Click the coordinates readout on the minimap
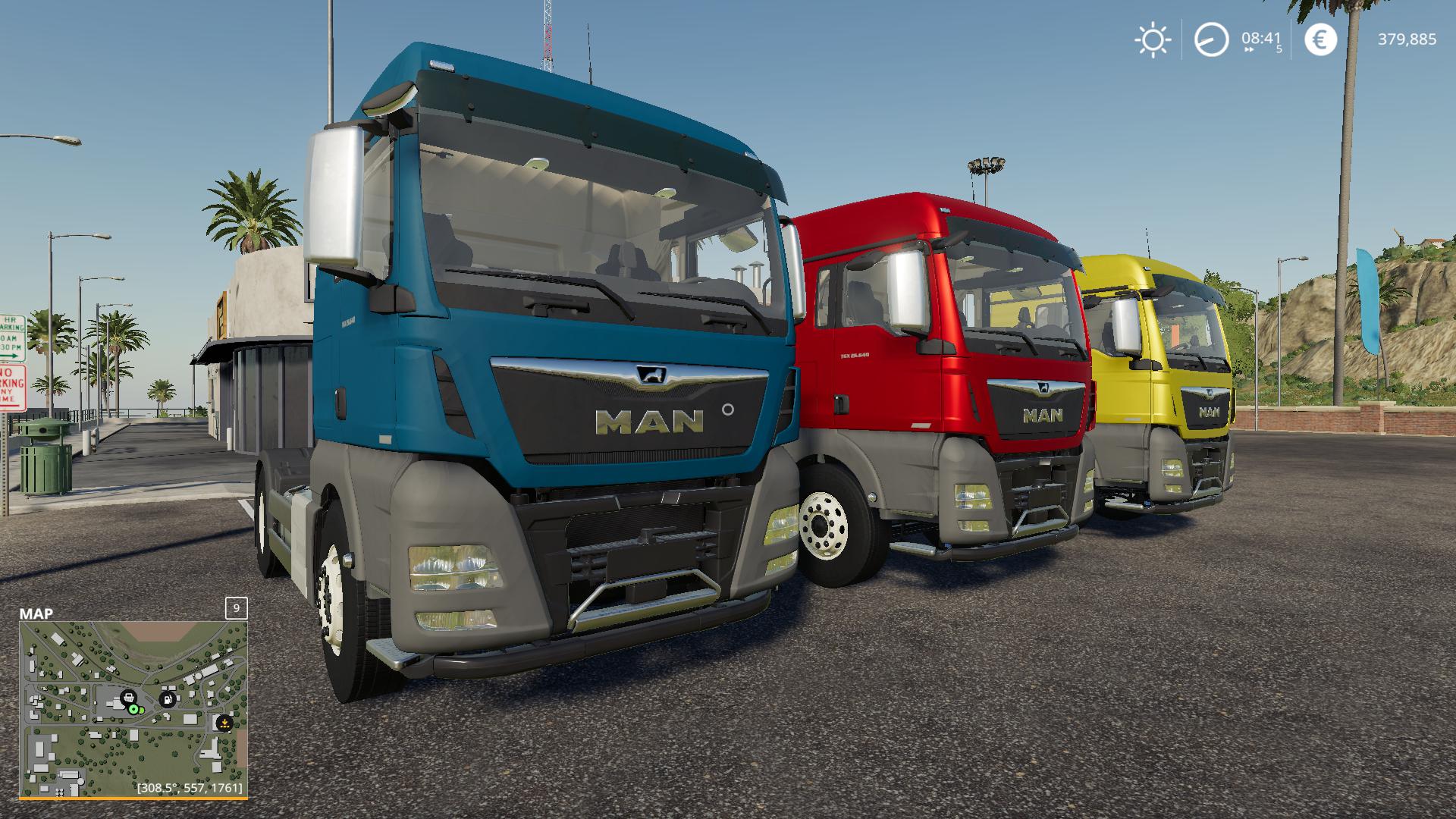The image size is (1456, 819). 190,789
